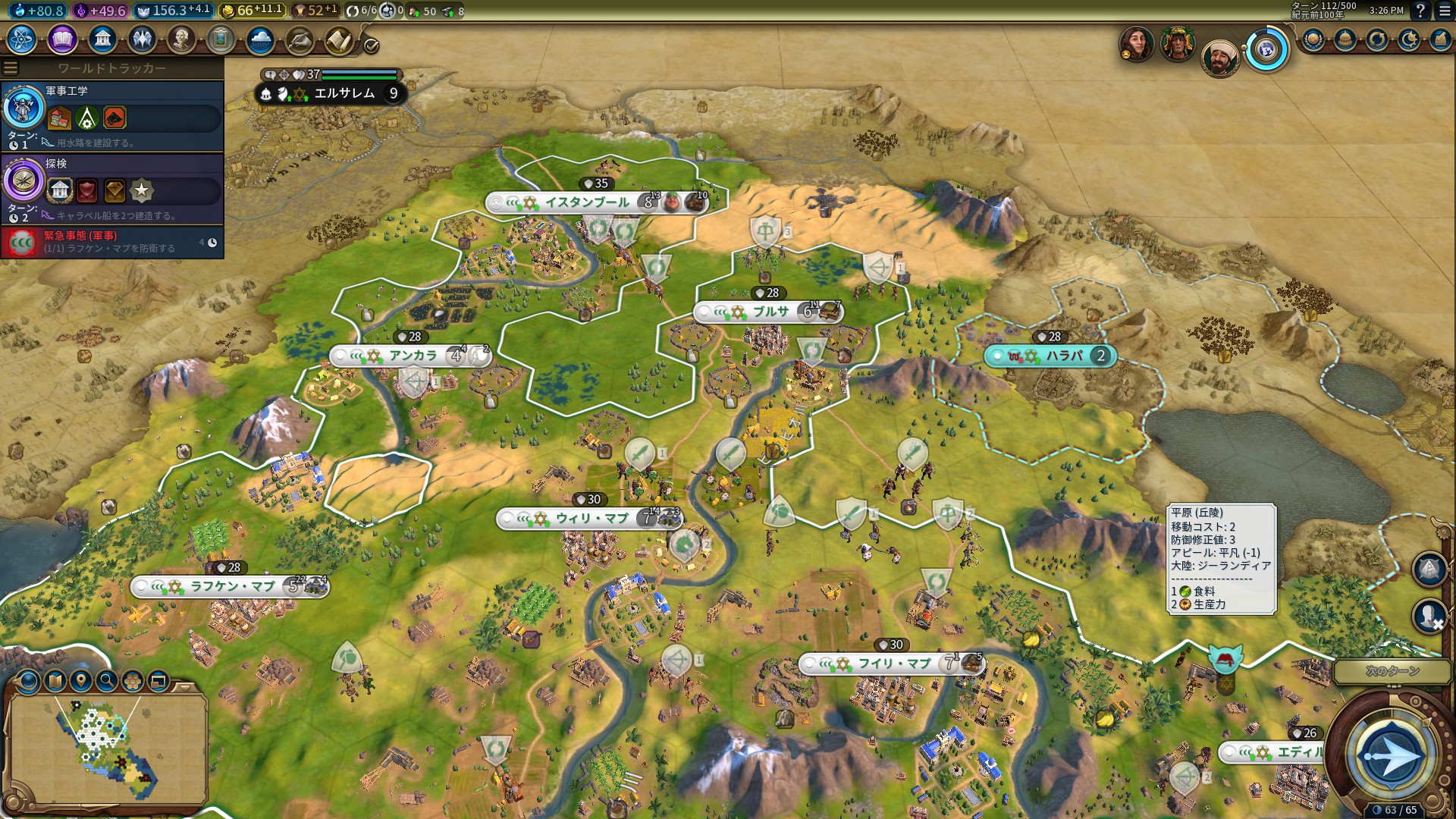
Task: Open the civics tree book icon
Action: [62, 39]
